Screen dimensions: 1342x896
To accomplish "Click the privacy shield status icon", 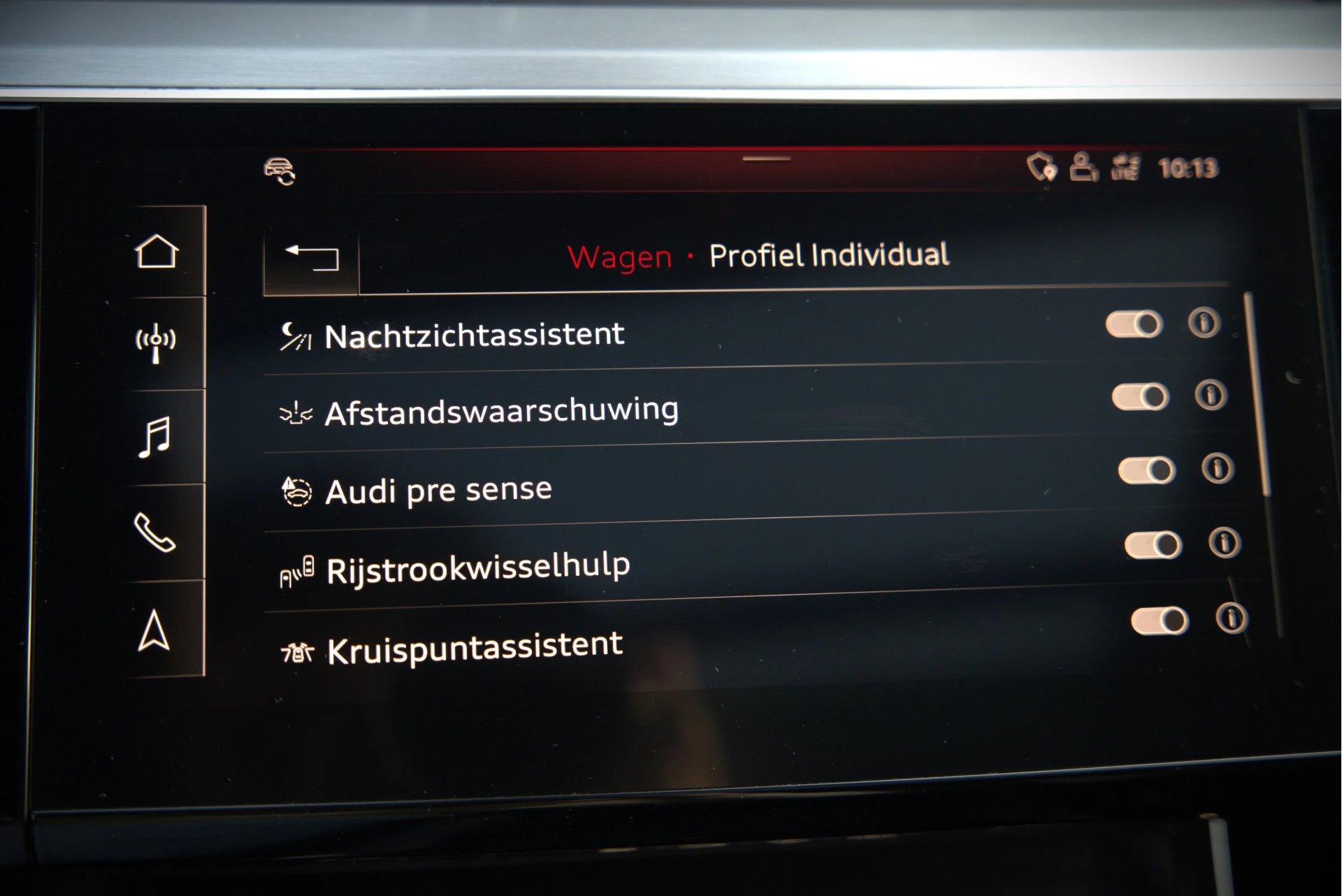I will pos(1043,168).
